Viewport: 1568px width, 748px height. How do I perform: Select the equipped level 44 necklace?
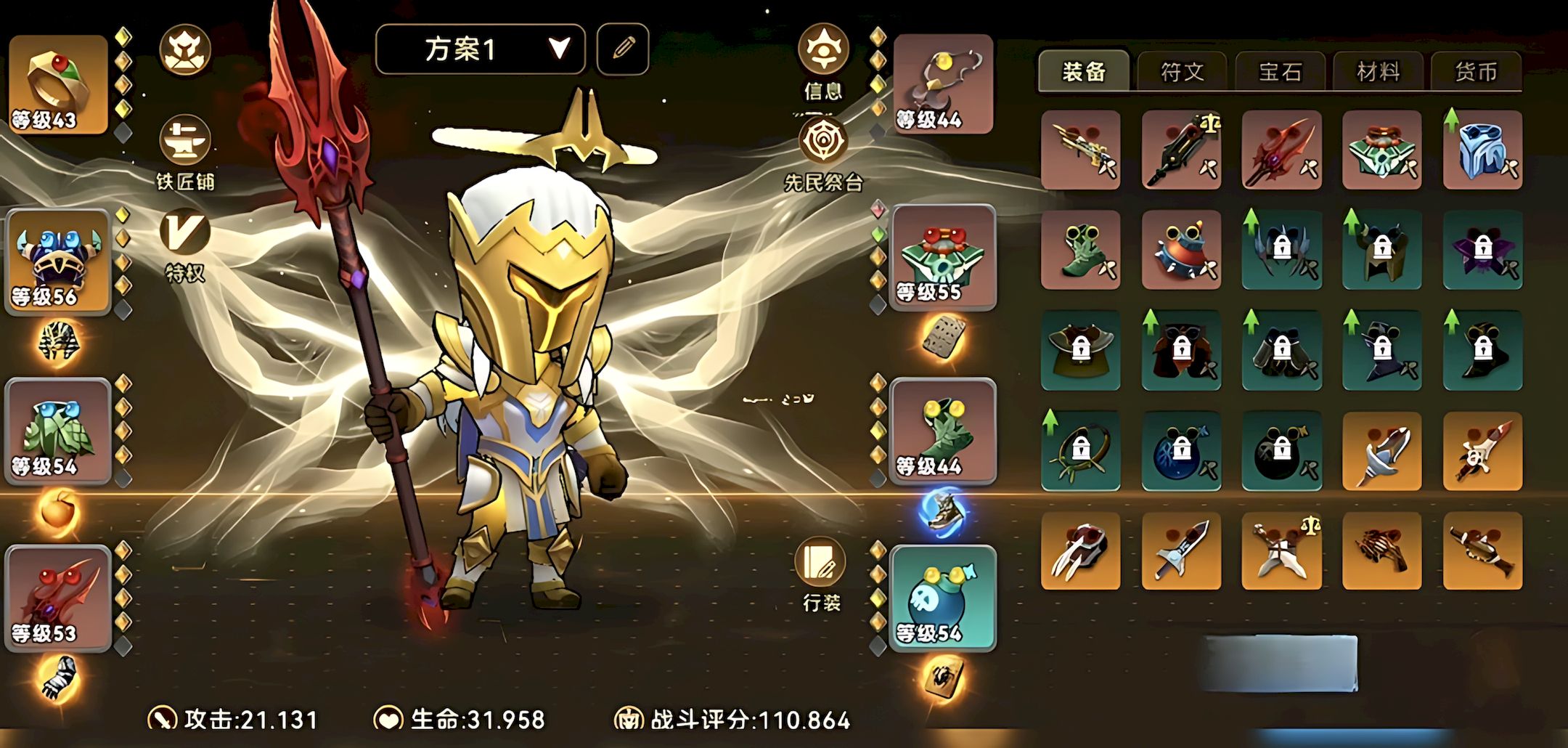[x=943, y=84]
